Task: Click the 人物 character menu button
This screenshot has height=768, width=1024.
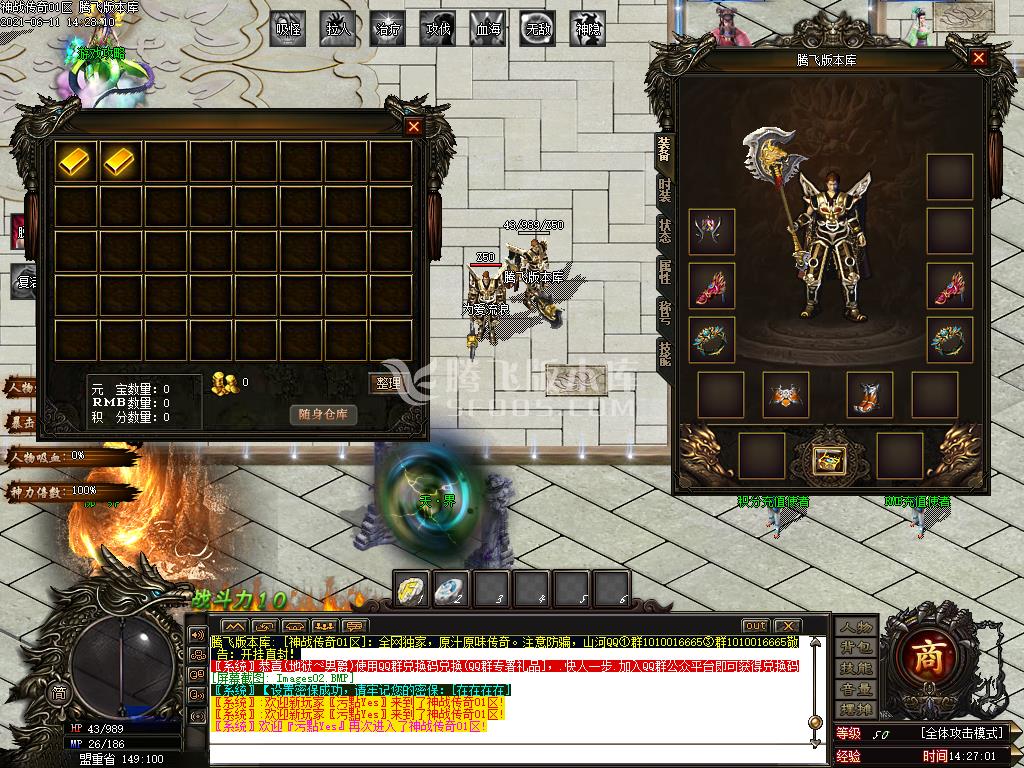Action: pos(857,627)
